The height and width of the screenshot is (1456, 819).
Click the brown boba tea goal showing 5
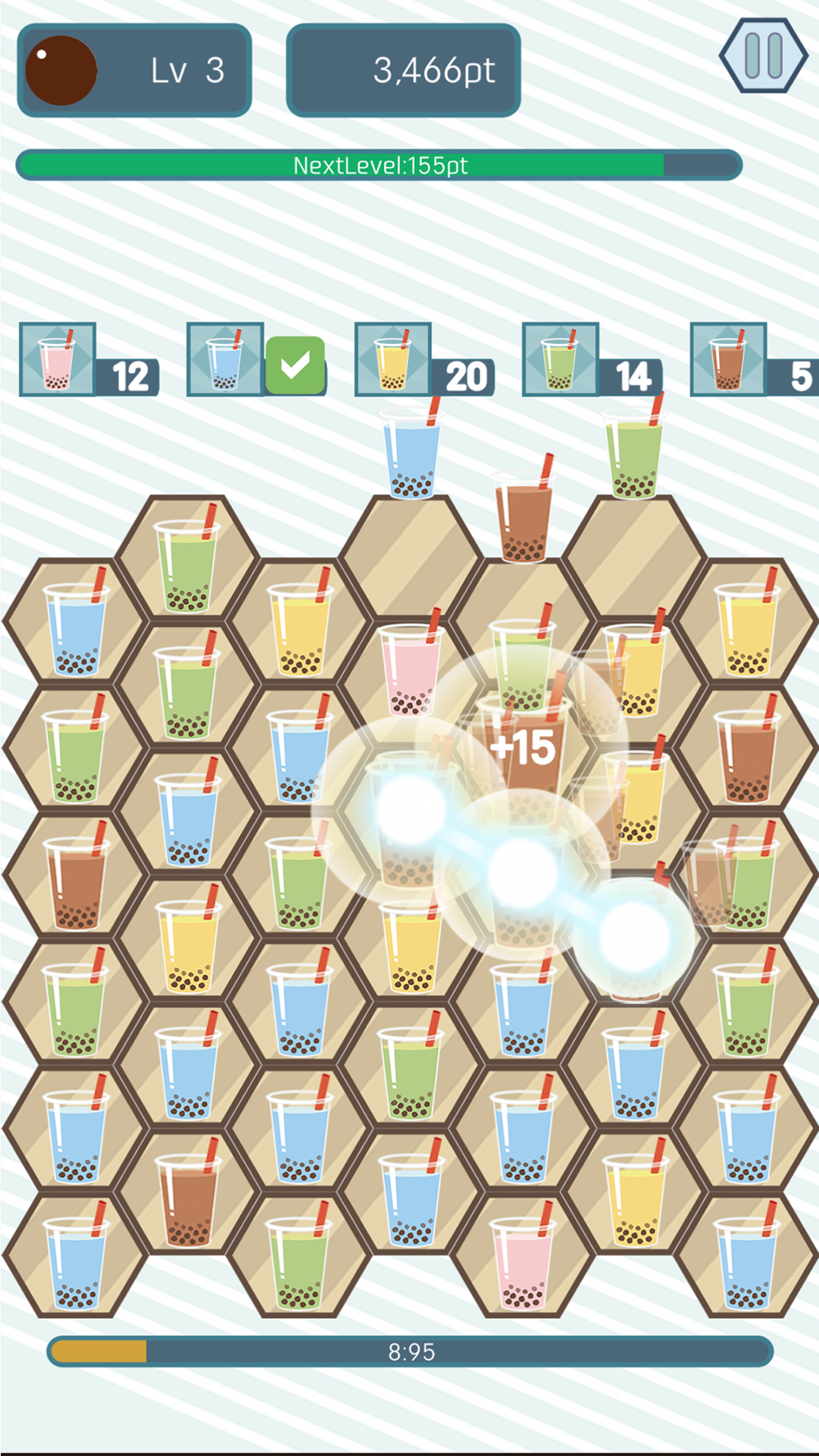[729, 360]
